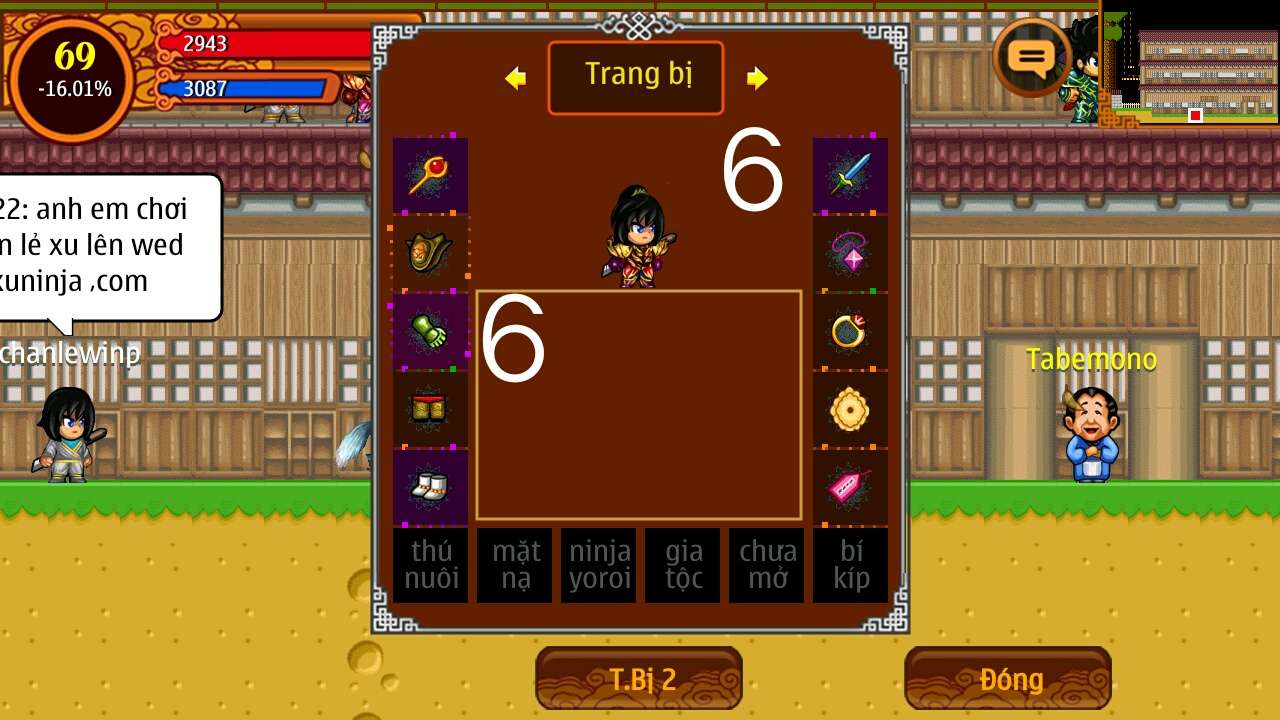Select the pink gem necklace slot

click(x=850, y=253)
